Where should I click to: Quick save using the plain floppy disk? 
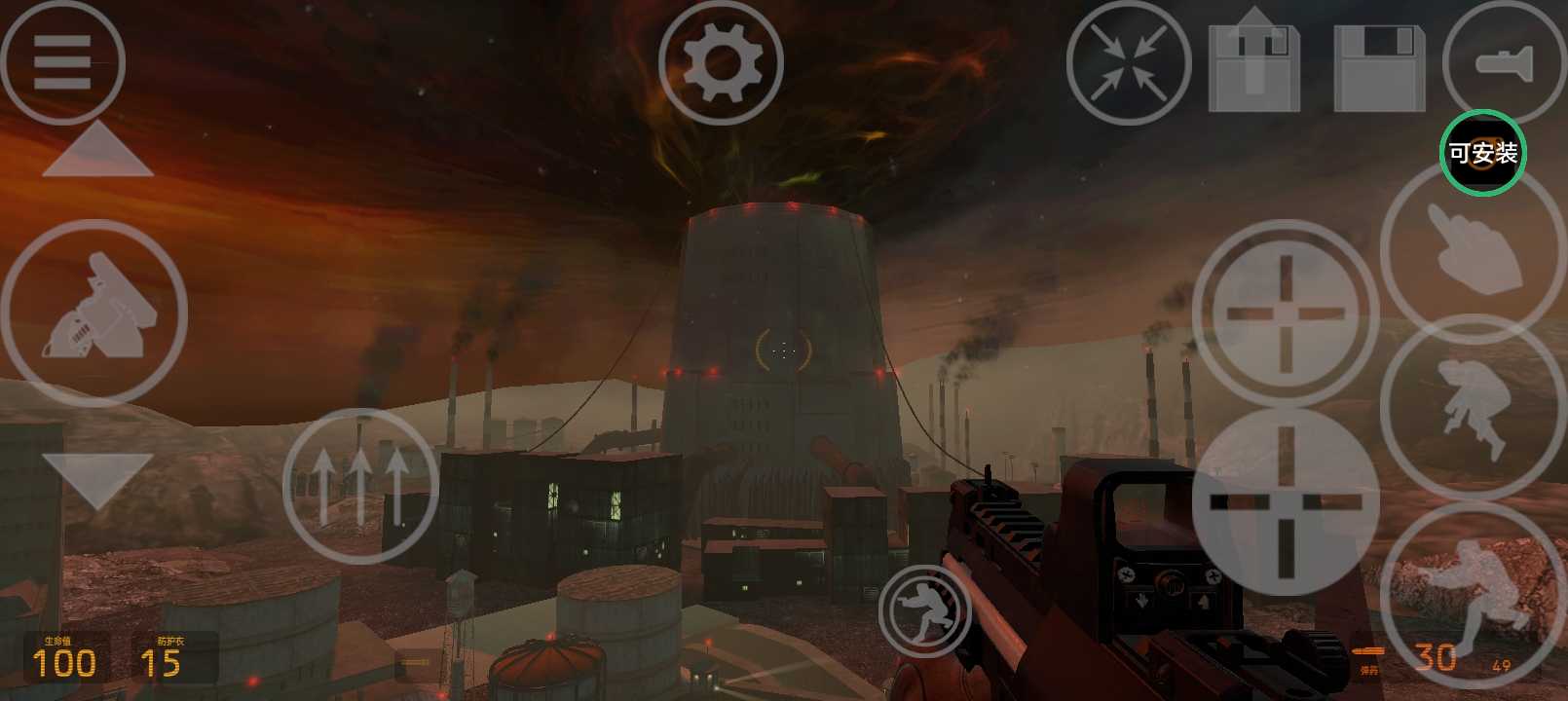click(1378, 65)
